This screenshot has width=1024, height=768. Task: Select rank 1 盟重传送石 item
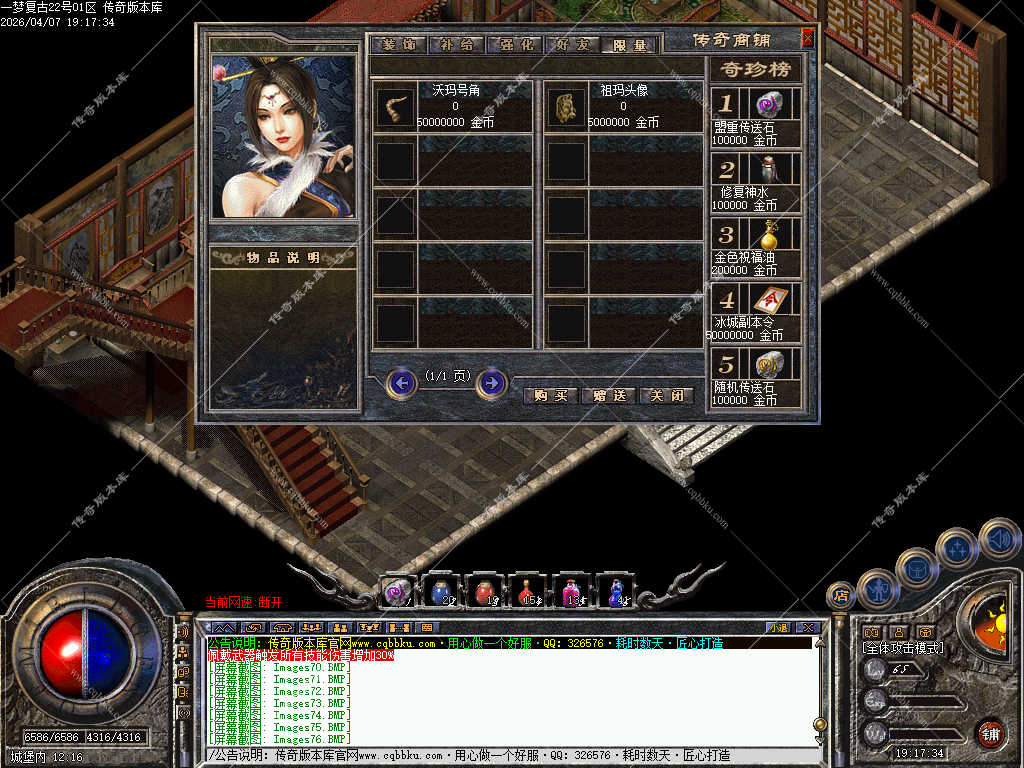(768, 104)
